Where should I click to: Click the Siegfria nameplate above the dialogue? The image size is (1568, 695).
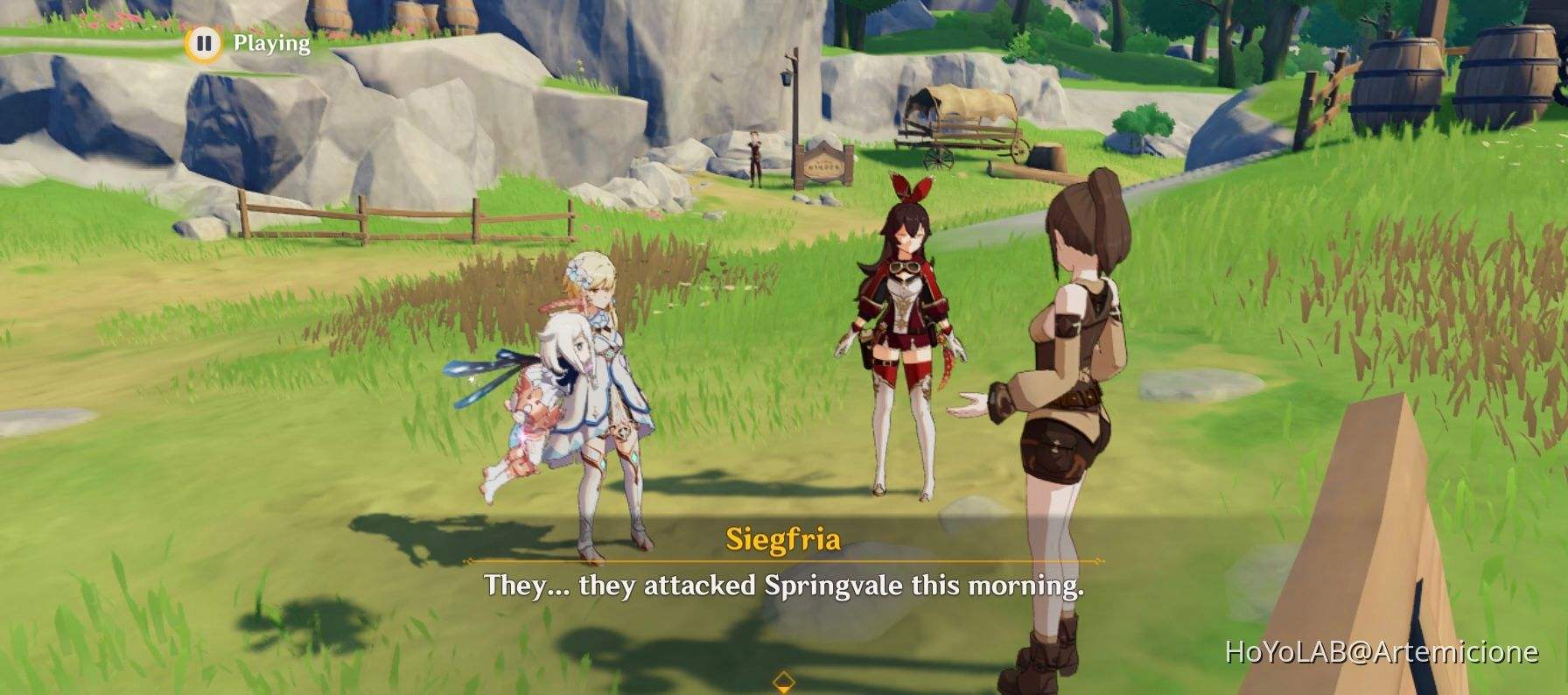tap(785, 541)
